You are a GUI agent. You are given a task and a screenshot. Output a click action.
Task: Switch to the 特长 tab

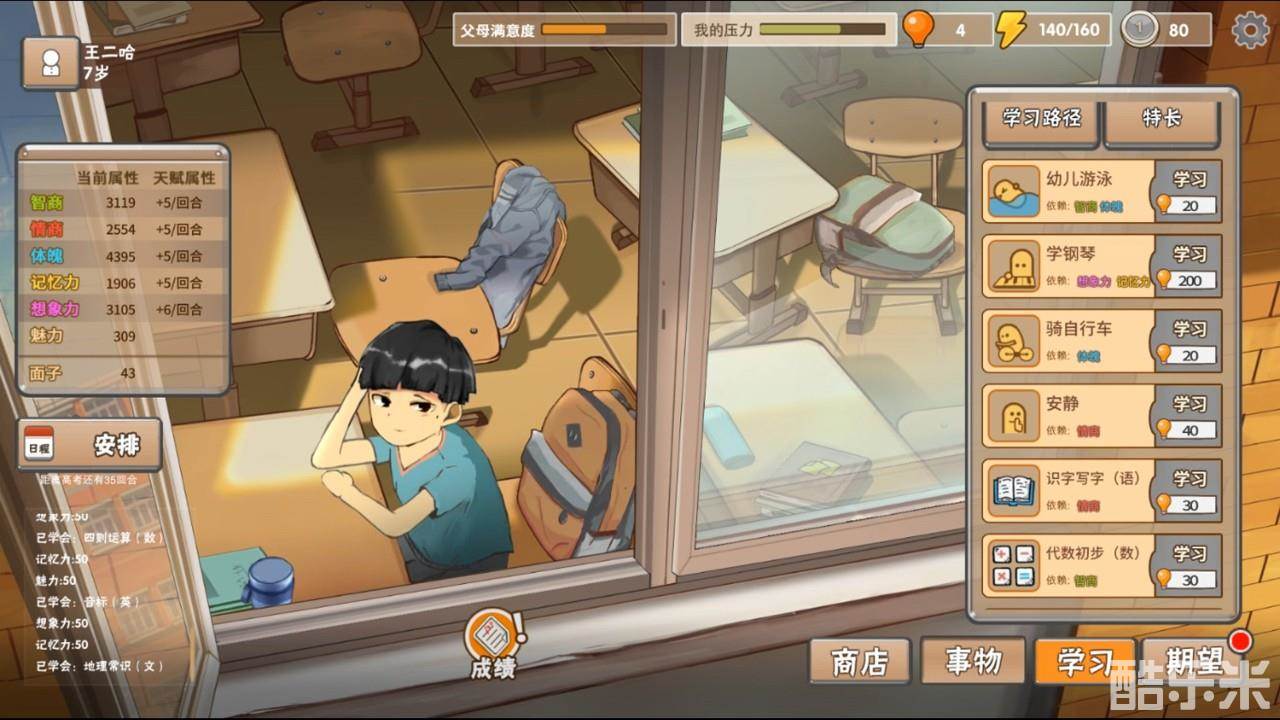coord(1163,119)
